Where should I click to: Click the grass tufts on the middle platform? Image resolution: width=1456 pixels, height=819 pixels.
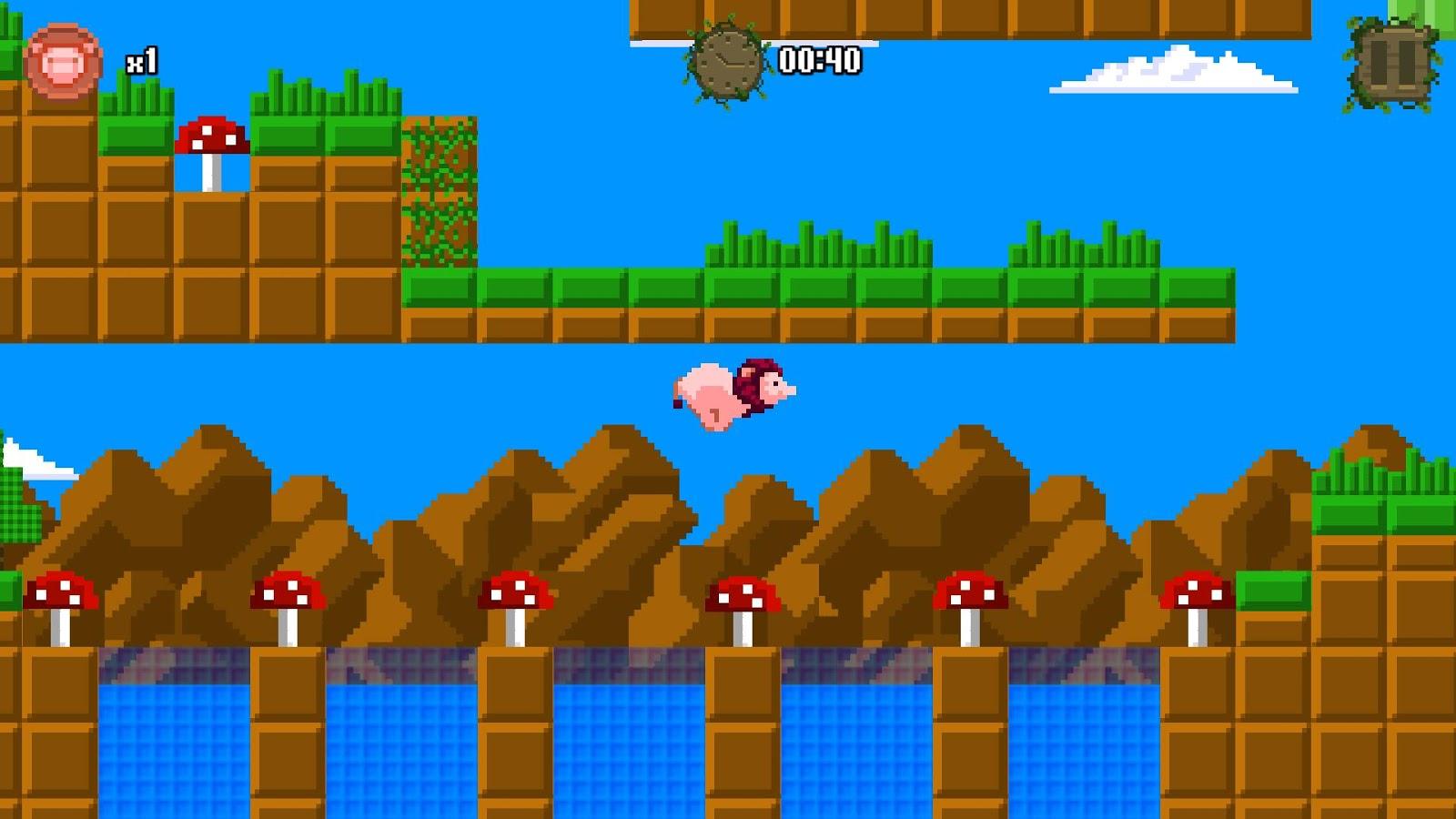819,246
